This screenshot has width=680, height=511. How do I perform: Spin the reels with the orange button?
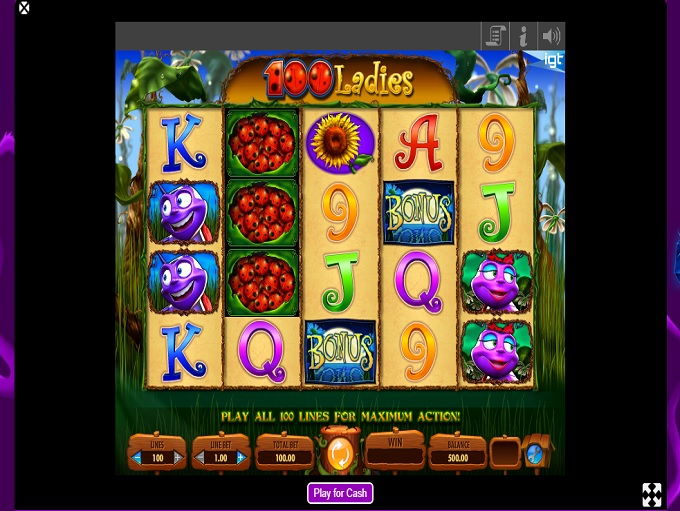pyautogui.click(x=339, y=455)
